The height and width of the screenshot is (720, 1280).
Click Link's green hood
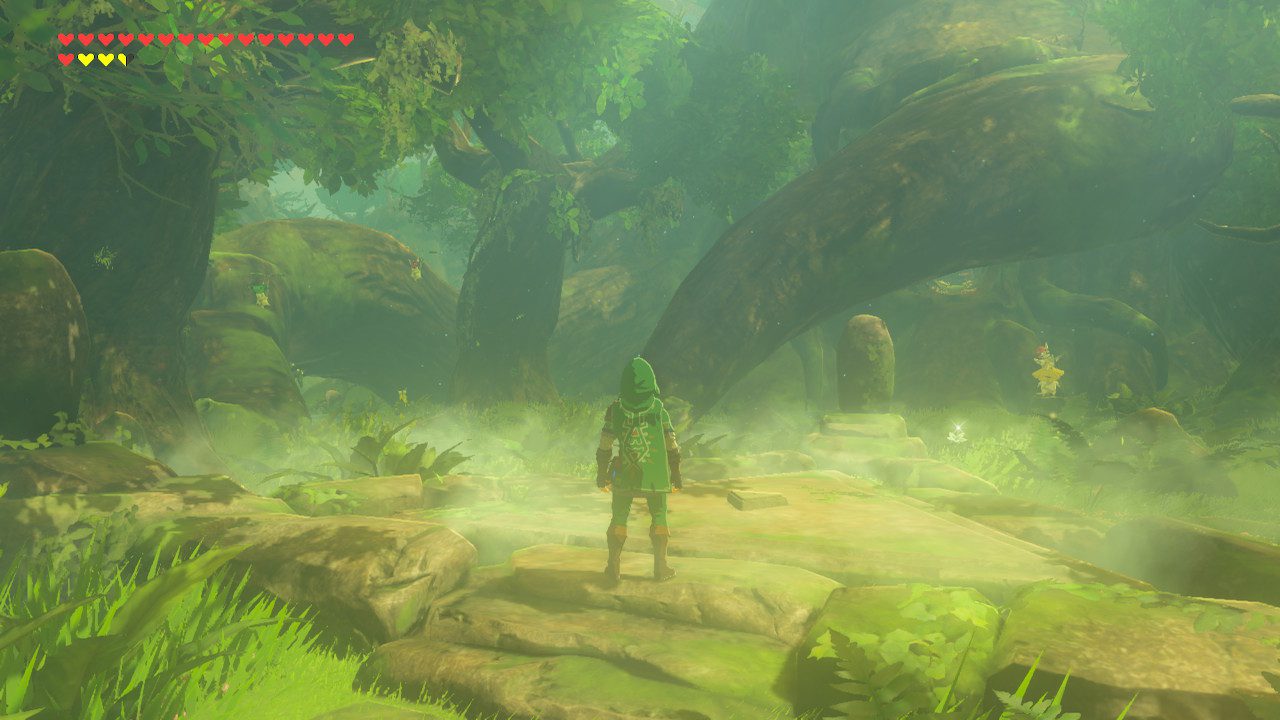tap(641, 375)
